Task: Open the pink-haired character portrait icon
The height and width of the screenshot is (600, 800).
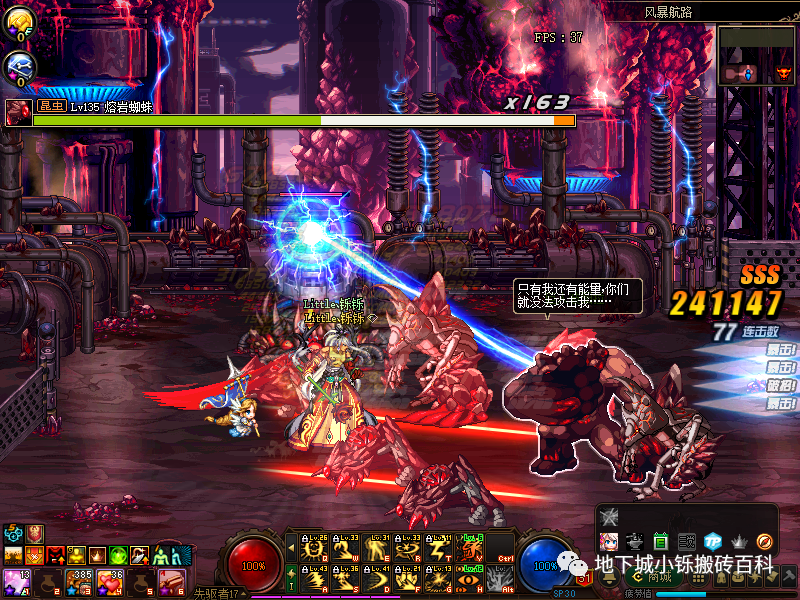Action: 608,541
